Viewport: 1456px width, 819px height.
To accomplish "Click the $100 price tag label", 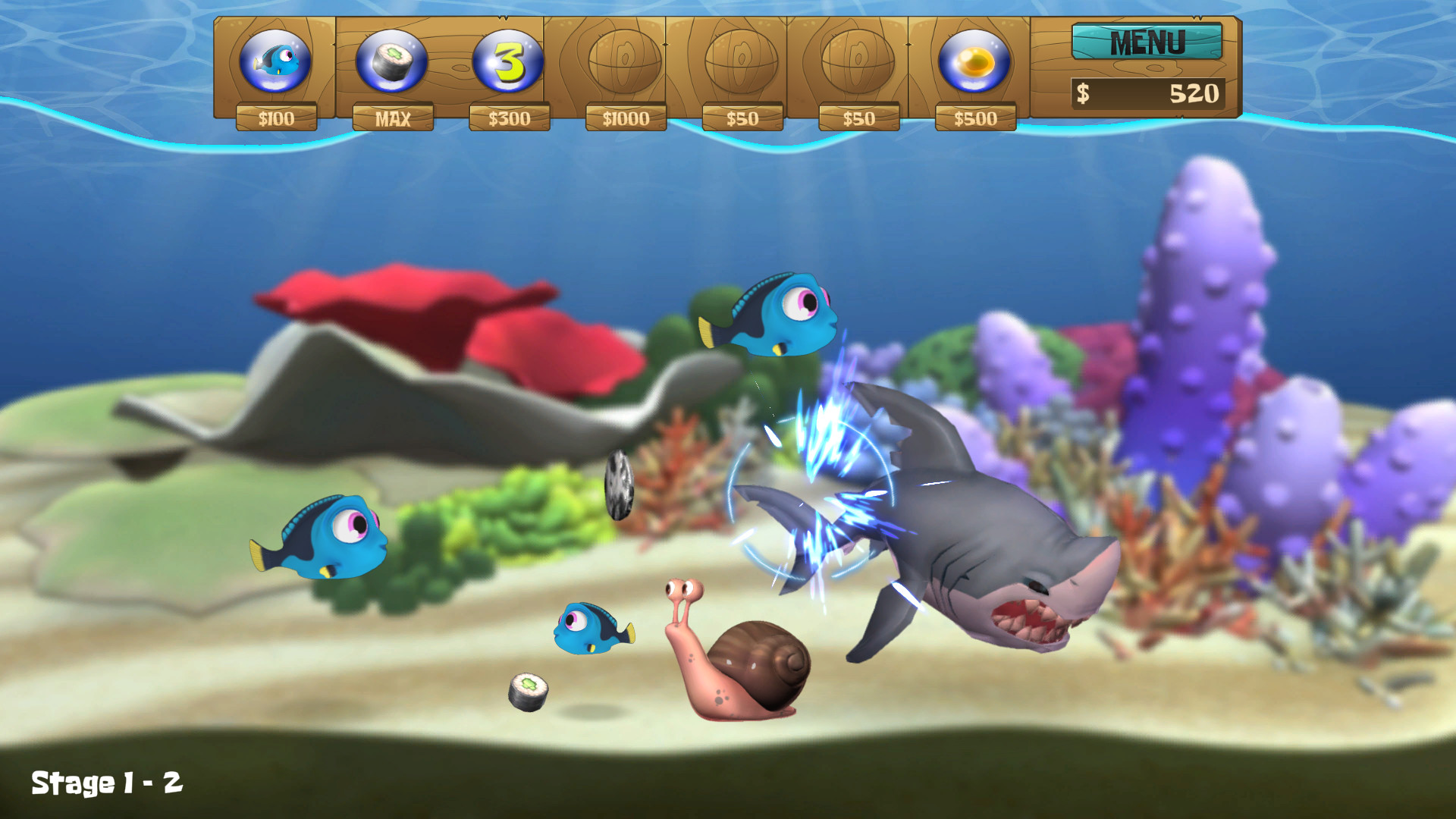I will coord(278,118).
